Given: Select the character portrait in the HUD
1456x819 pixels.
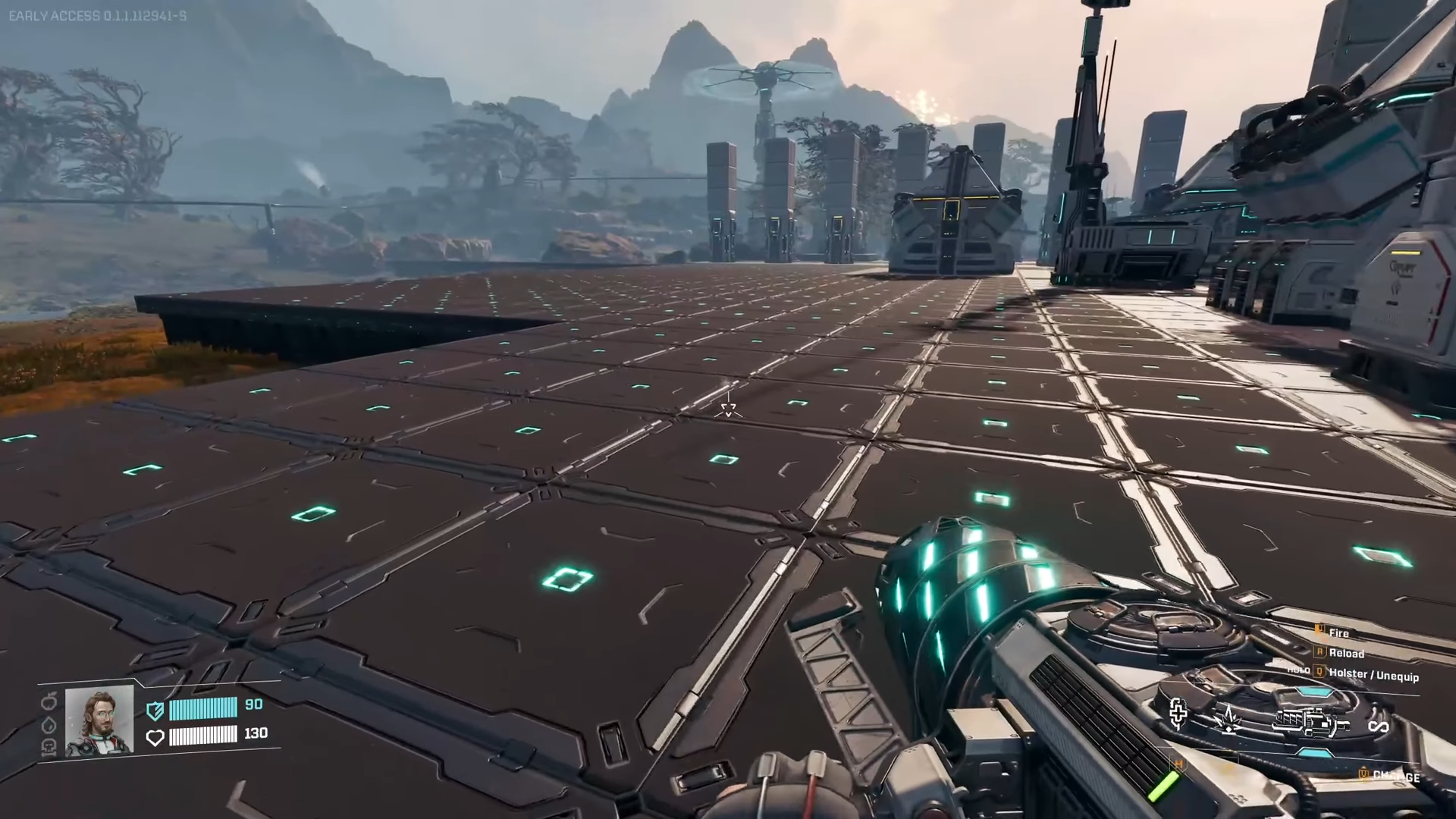Looking at the screenshot, I should coord(99,720).
